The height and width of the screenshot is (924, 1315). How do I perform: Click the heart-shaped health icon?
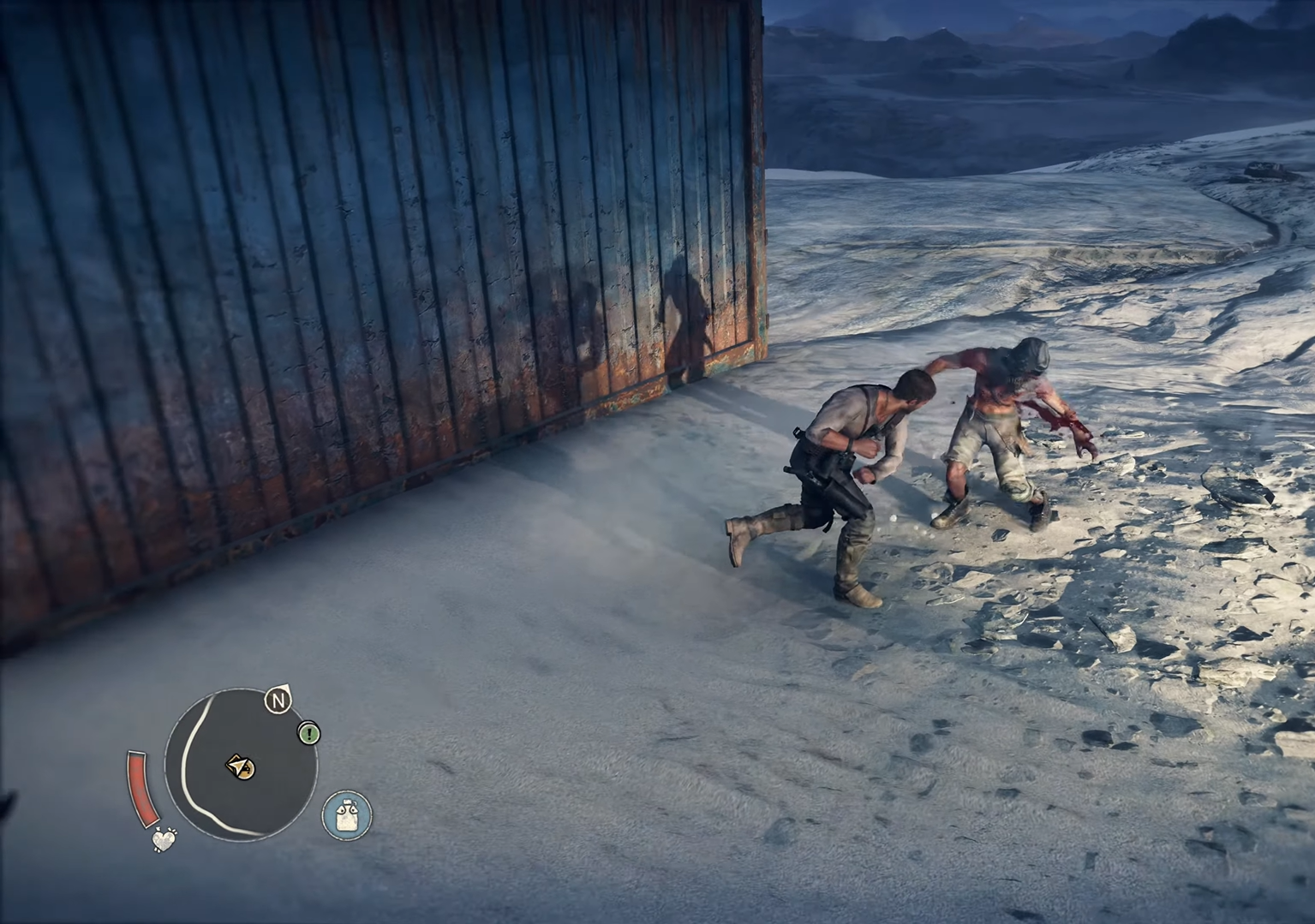[164, 840]
